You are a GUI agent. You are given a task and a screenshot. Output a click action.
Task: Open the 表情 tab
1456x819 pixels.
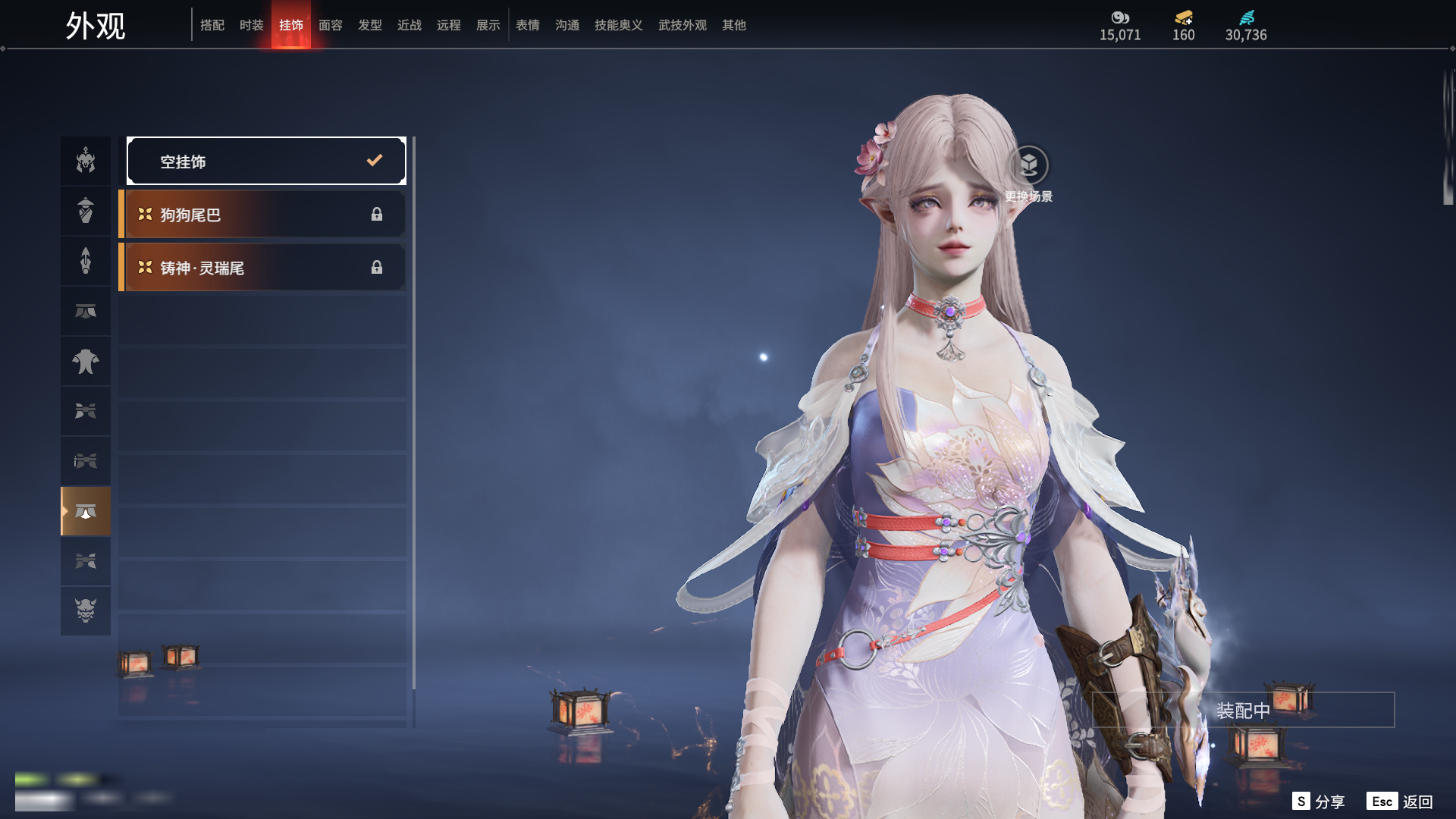[528, 25]
